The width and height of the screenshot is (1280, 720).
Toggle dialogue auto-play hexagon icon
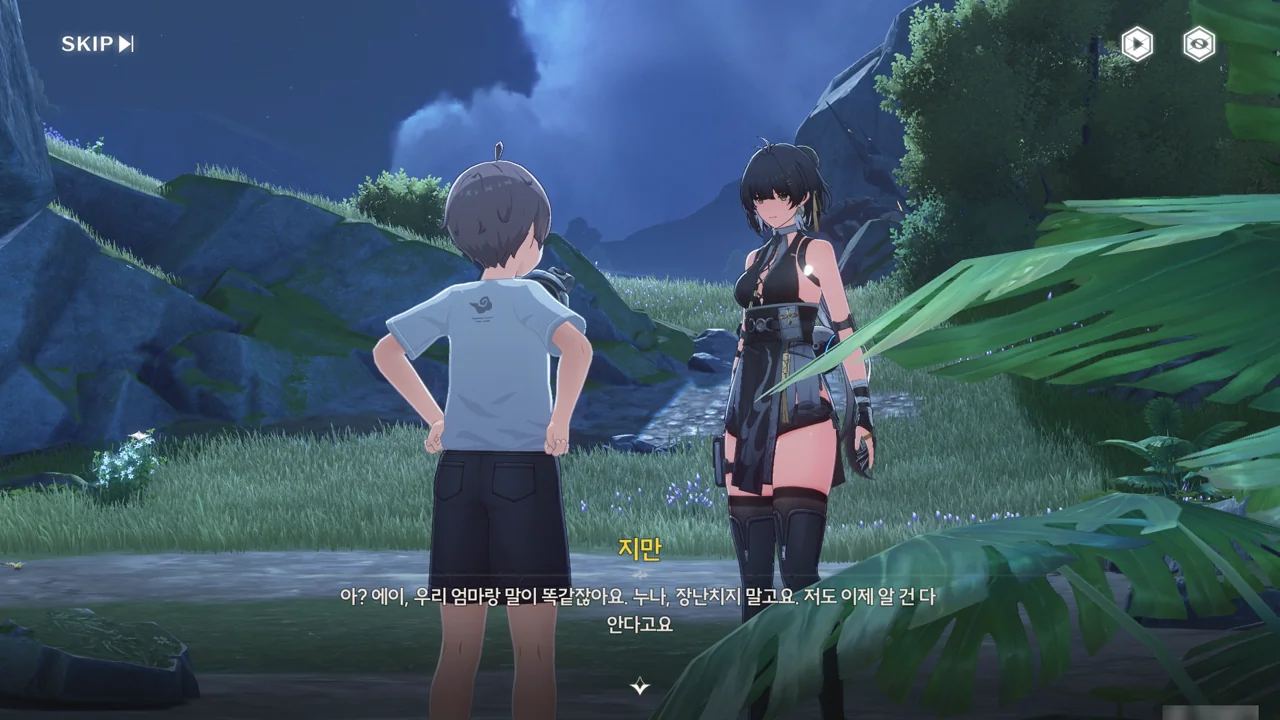(1137, 44)
